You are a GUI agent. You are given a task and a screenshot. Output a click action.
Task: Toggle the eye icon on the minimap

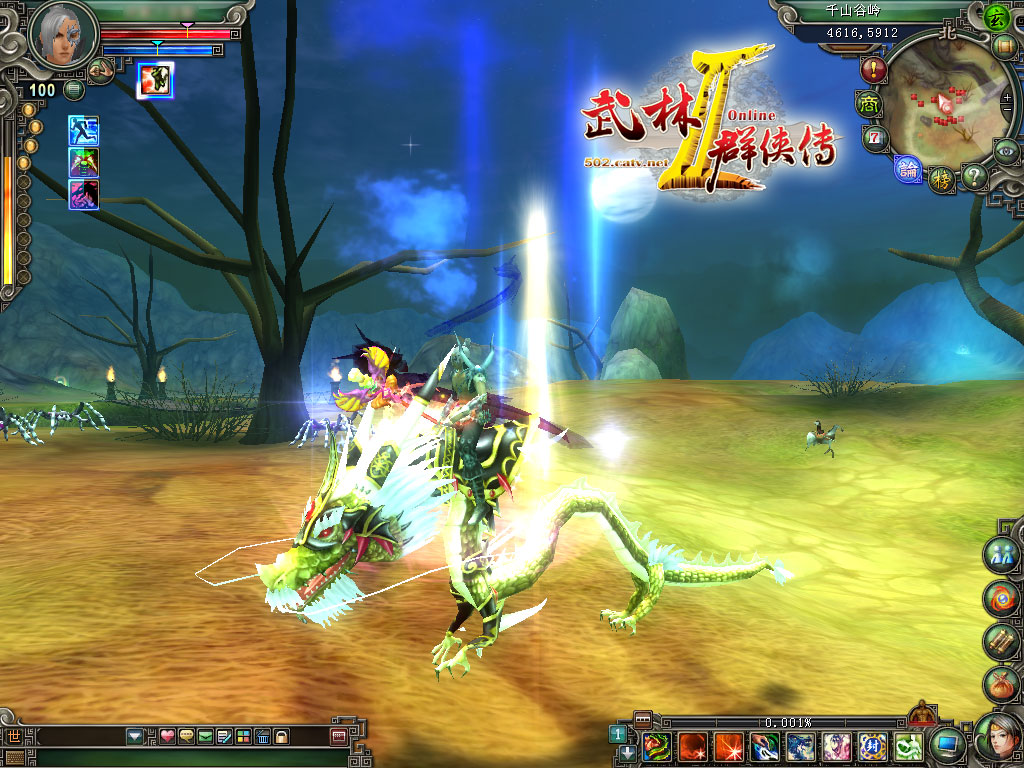pyautogui.click(x=1006, y=150)
